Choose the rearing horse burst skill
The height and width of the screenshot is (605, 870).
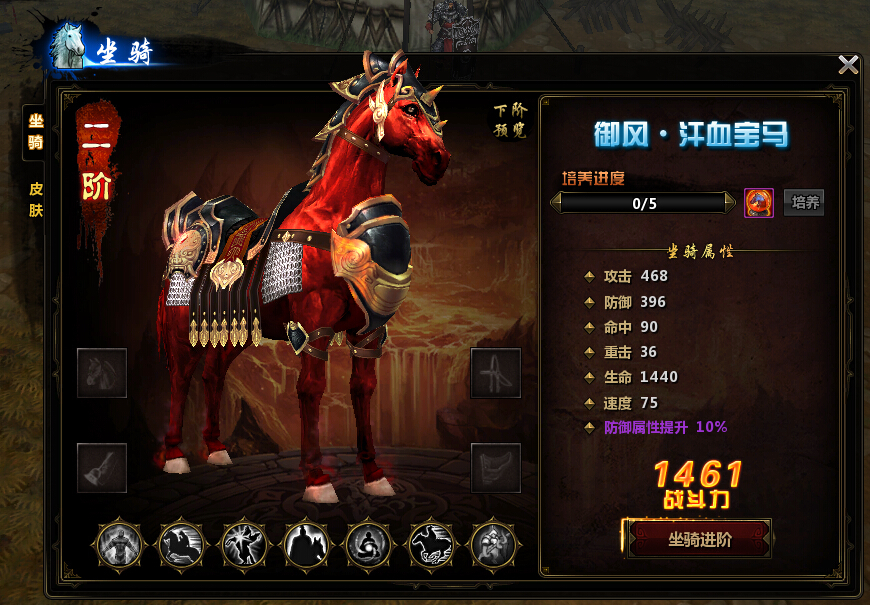(244, 545)
